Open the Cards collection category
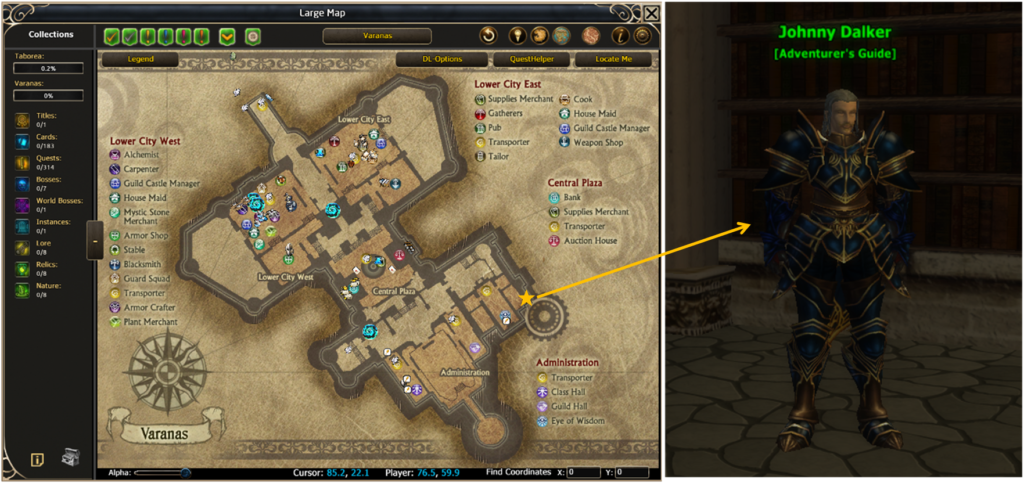 pyautogui.click(x=24, y=140)
